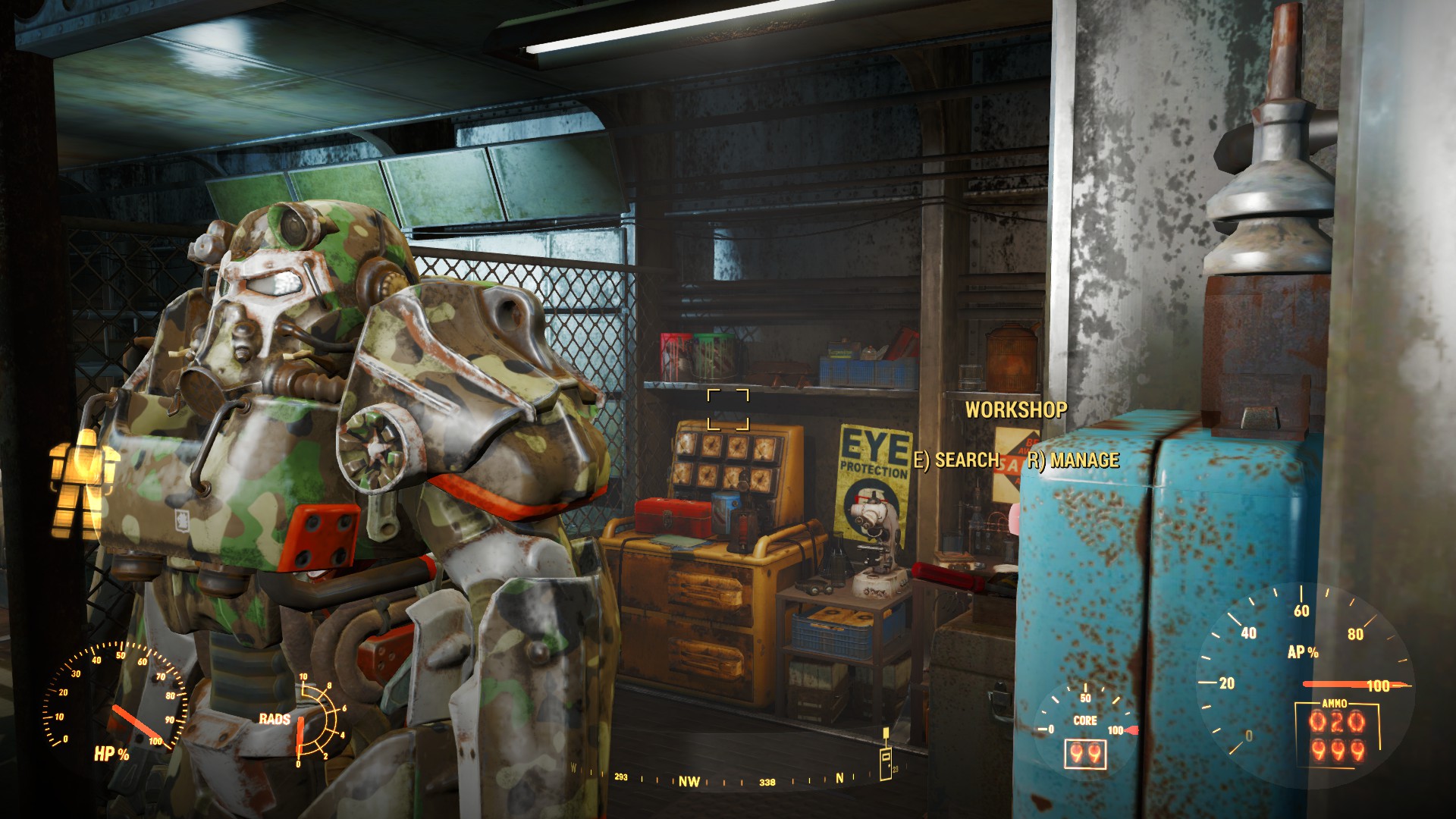1456x819 pixels.
Task: Activate the R) MANAGE prompt
Action: pyautogui.click(x=1072, y=459)
